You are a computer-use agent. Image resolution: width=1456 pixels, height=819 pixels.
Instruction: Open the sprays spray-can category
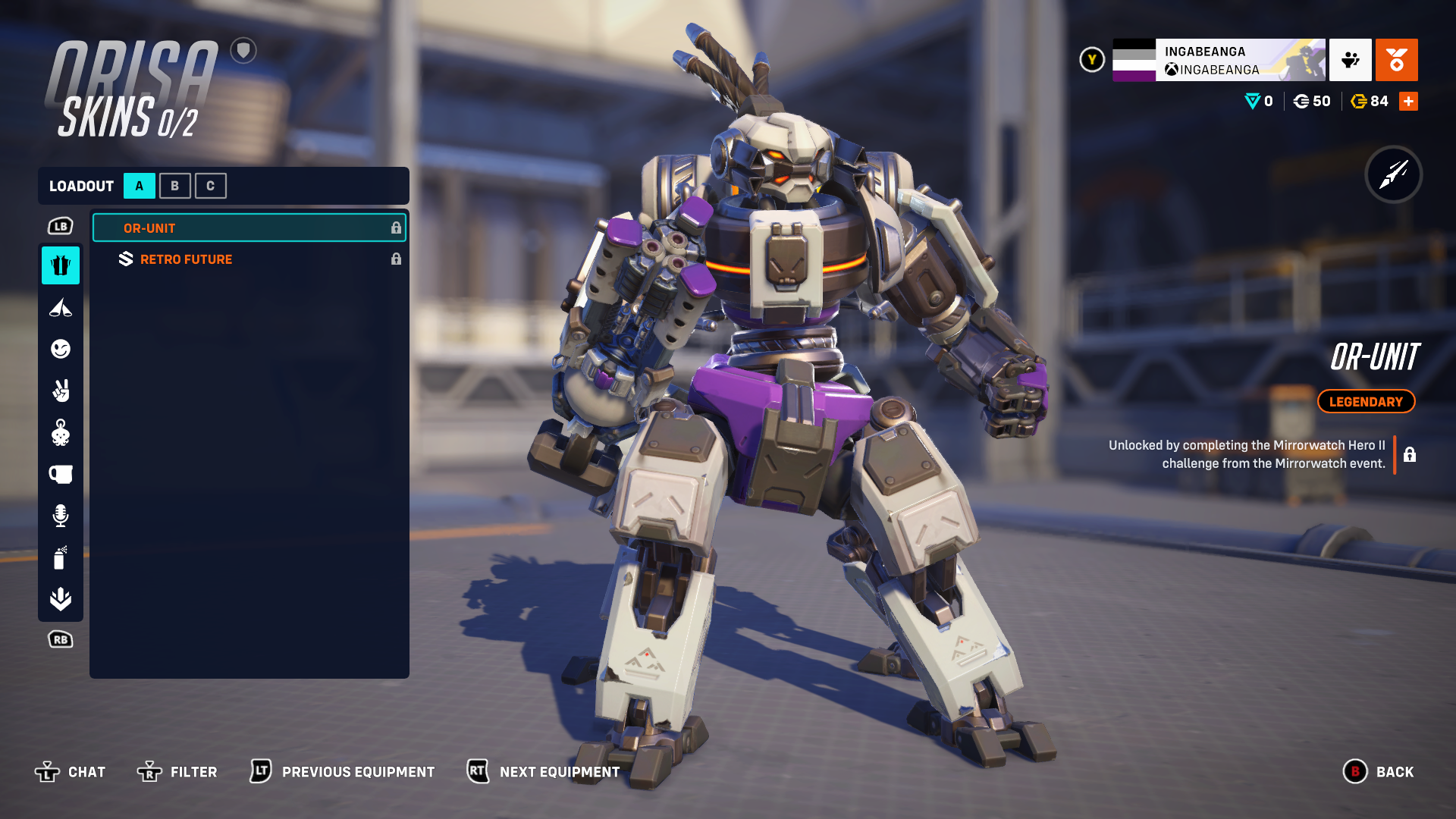coord(61,558)
